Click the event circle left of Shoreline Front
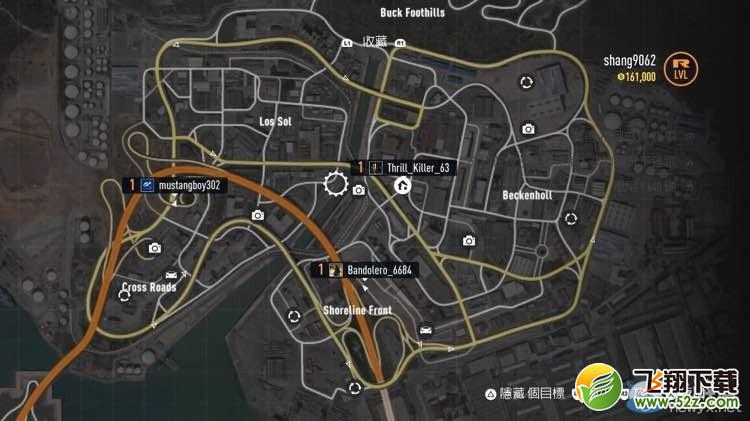The height and width of the screenshot is (421, 750). pos(294,315)
